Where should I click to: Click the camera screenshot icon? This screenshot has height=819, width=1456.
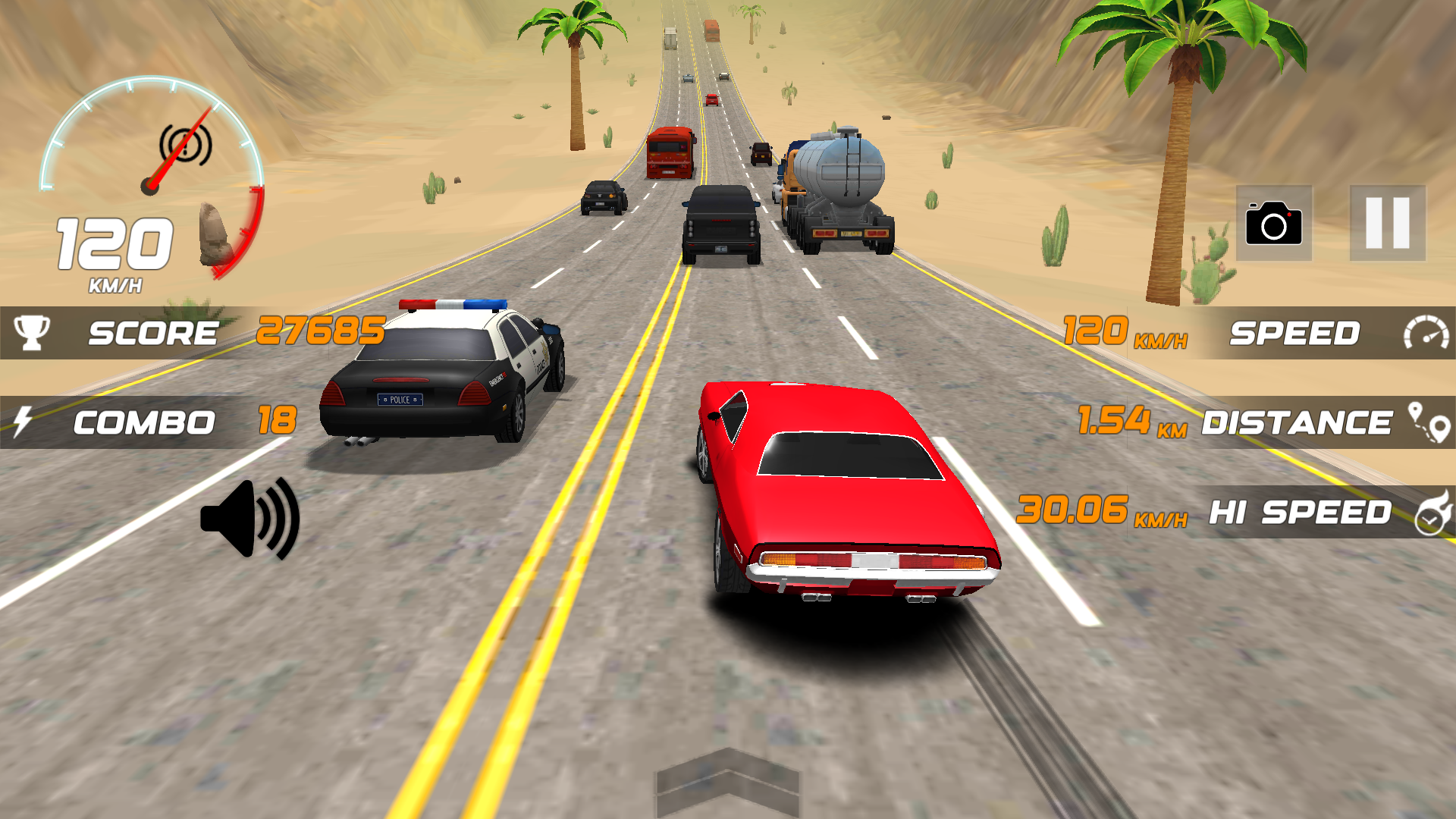coord(1274,224)
